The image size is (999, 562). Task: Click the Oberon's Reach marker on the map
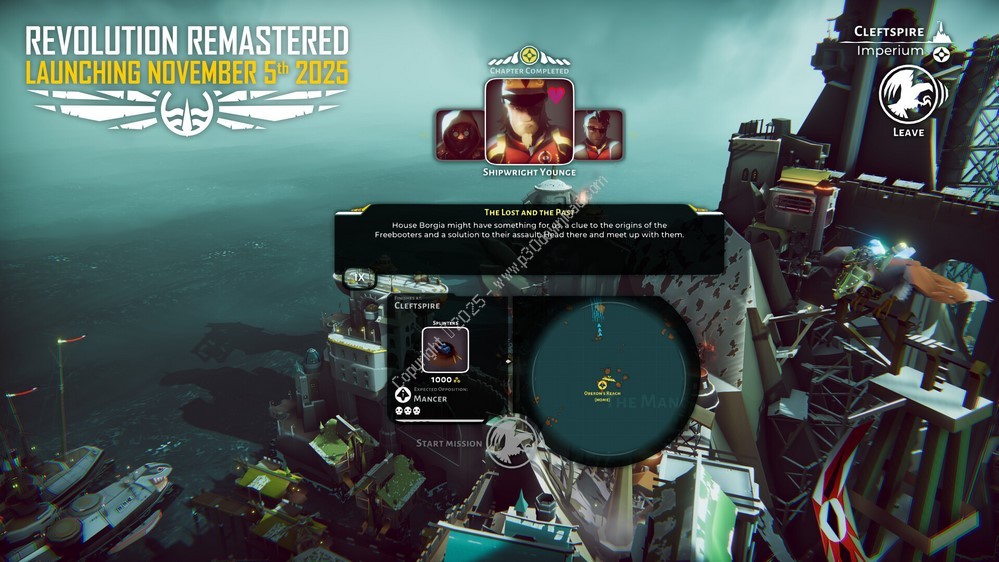pos(603,384)
